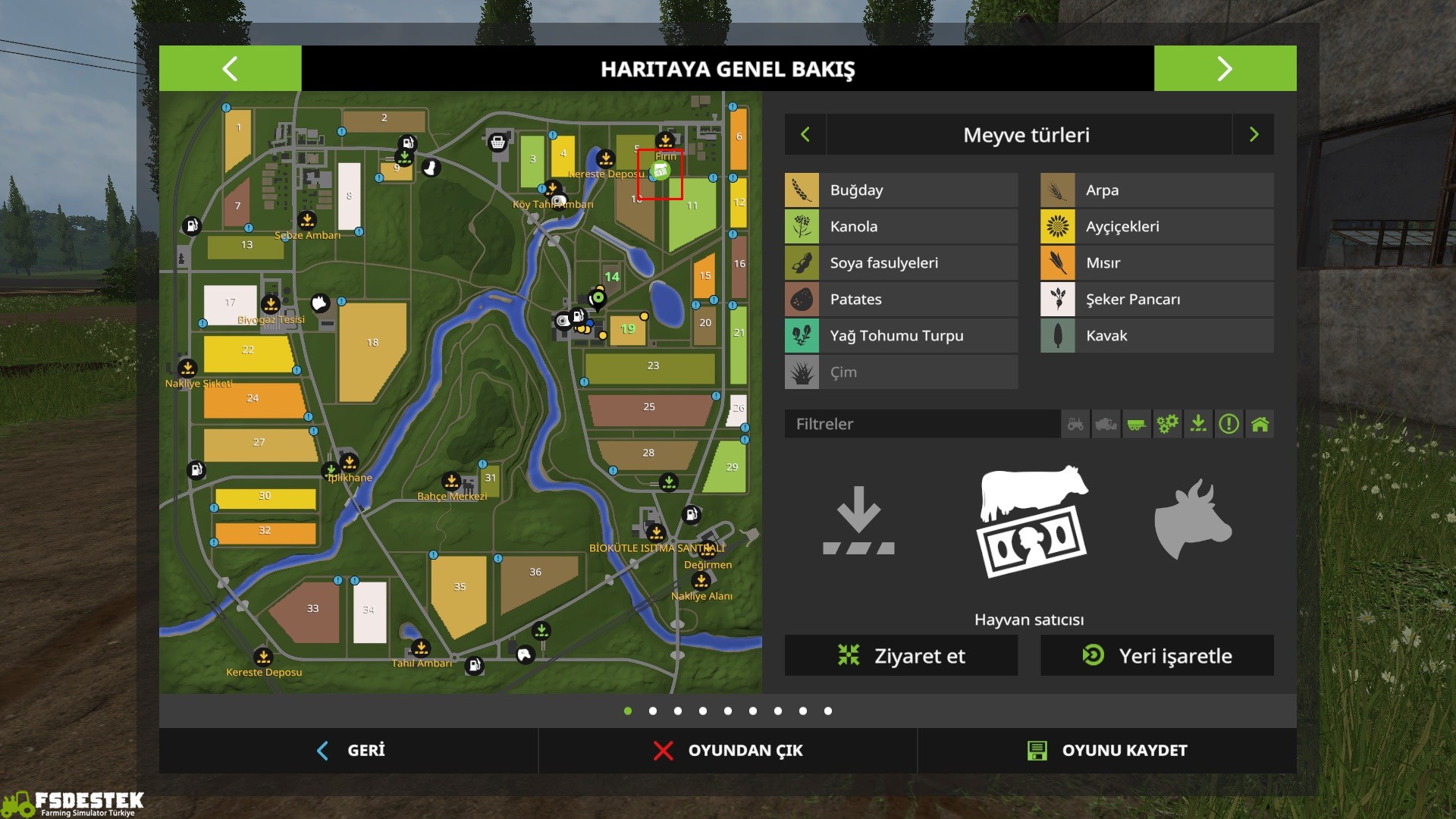Switch to the previous map category before Meyve türleri

tap(805, 135)
